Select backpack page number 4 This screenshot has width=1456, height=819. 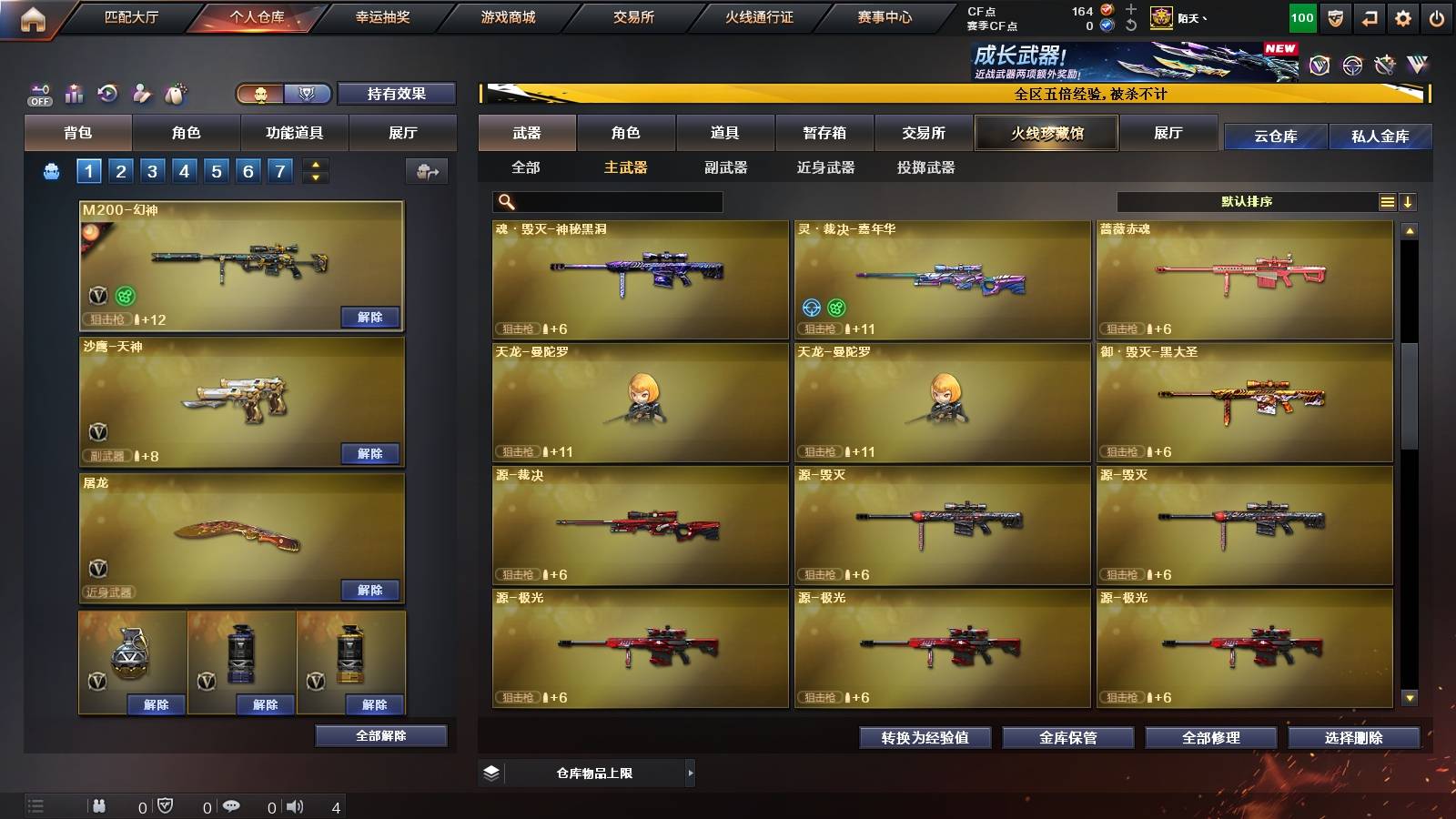coord(184,170)
